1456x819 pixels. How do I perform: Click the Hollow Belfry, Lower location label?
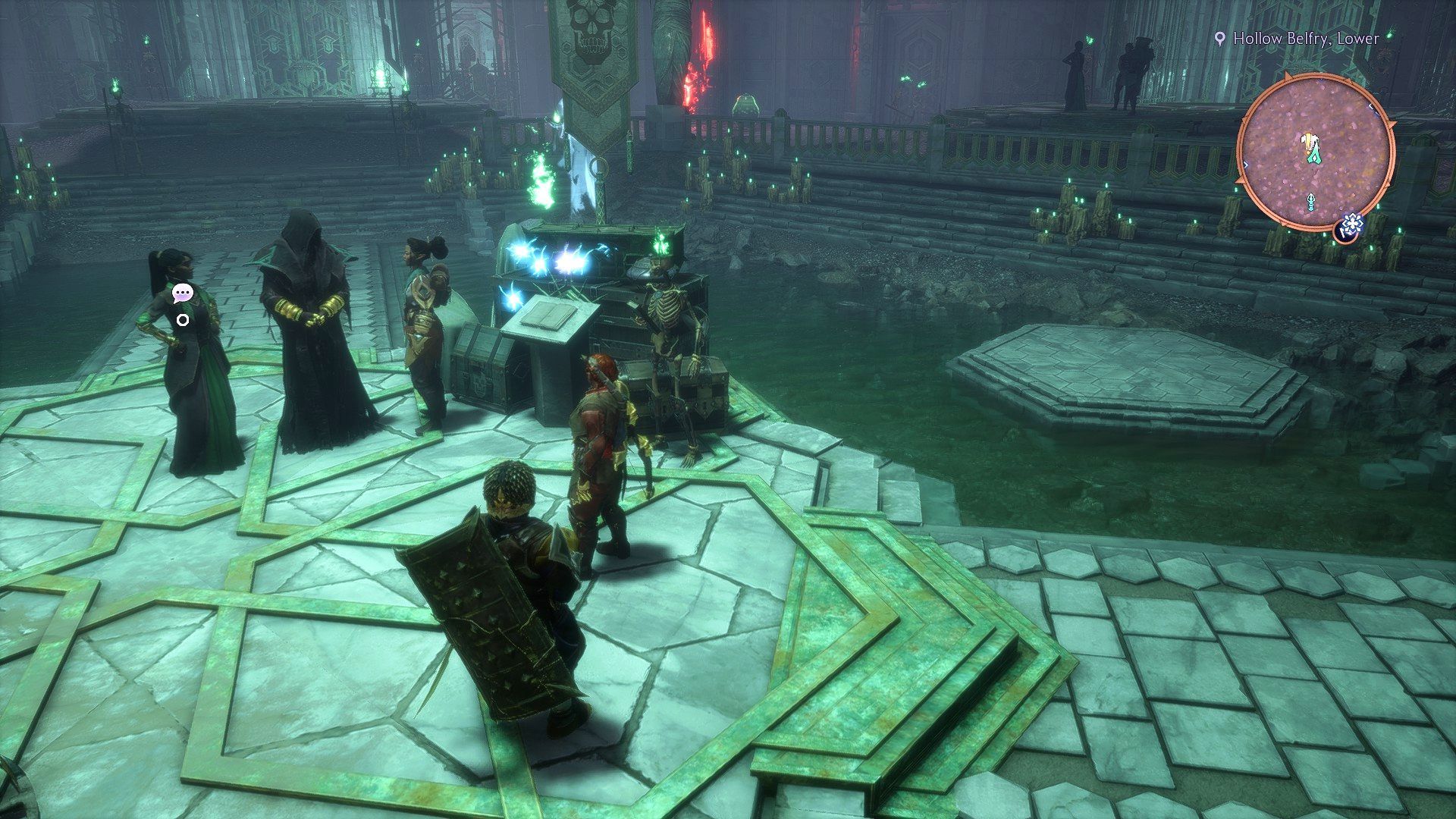tap(1305, 38)
